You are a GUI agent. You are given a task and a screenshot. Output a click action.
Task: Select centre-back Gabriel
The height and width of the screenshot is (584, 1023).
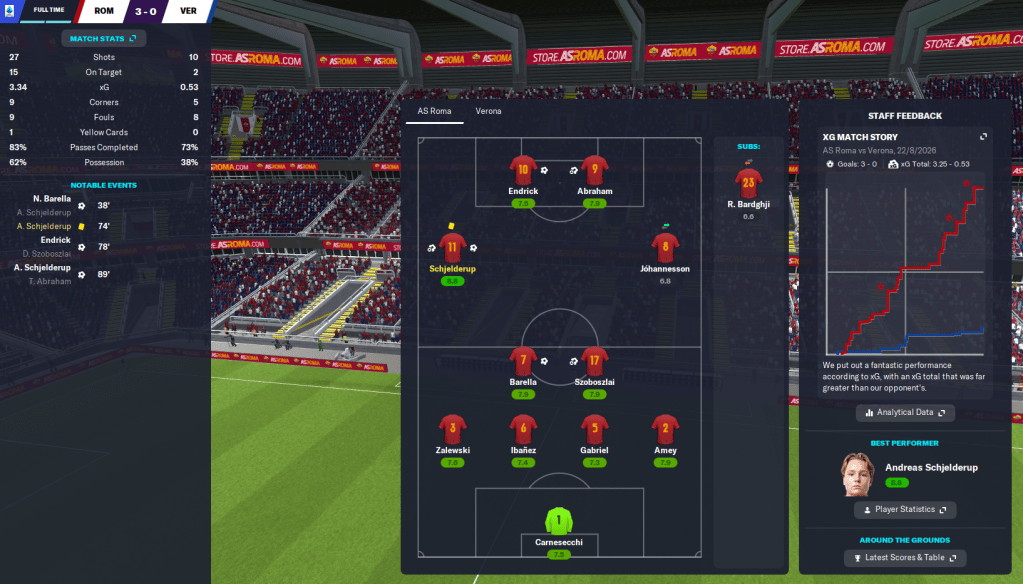tap(595, 430)
